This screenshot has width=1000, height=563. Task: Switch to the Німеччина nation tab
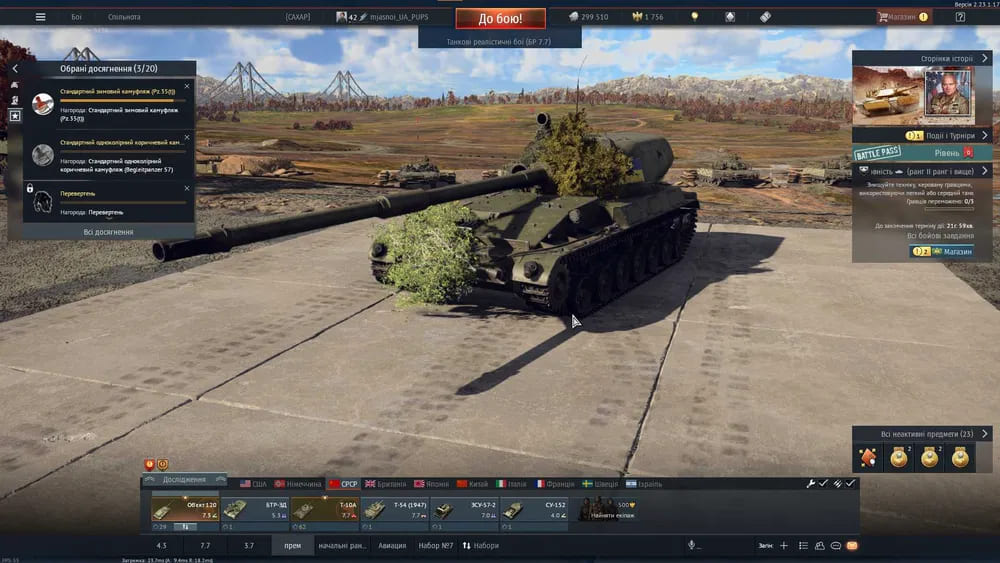point(299,484)
